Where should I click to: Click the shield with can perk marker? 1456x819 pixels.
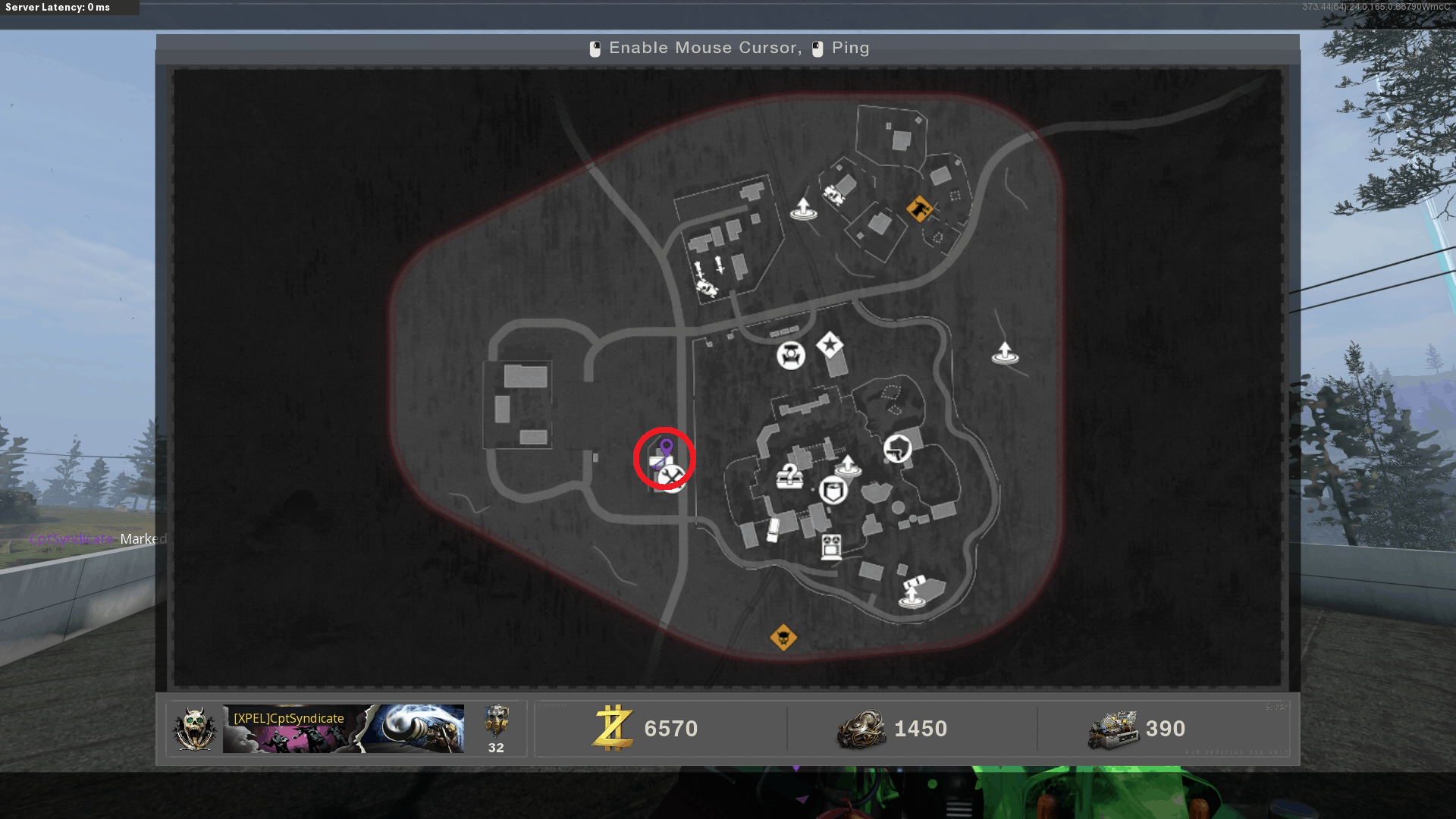pyautogui.click(x=833, y=491)
